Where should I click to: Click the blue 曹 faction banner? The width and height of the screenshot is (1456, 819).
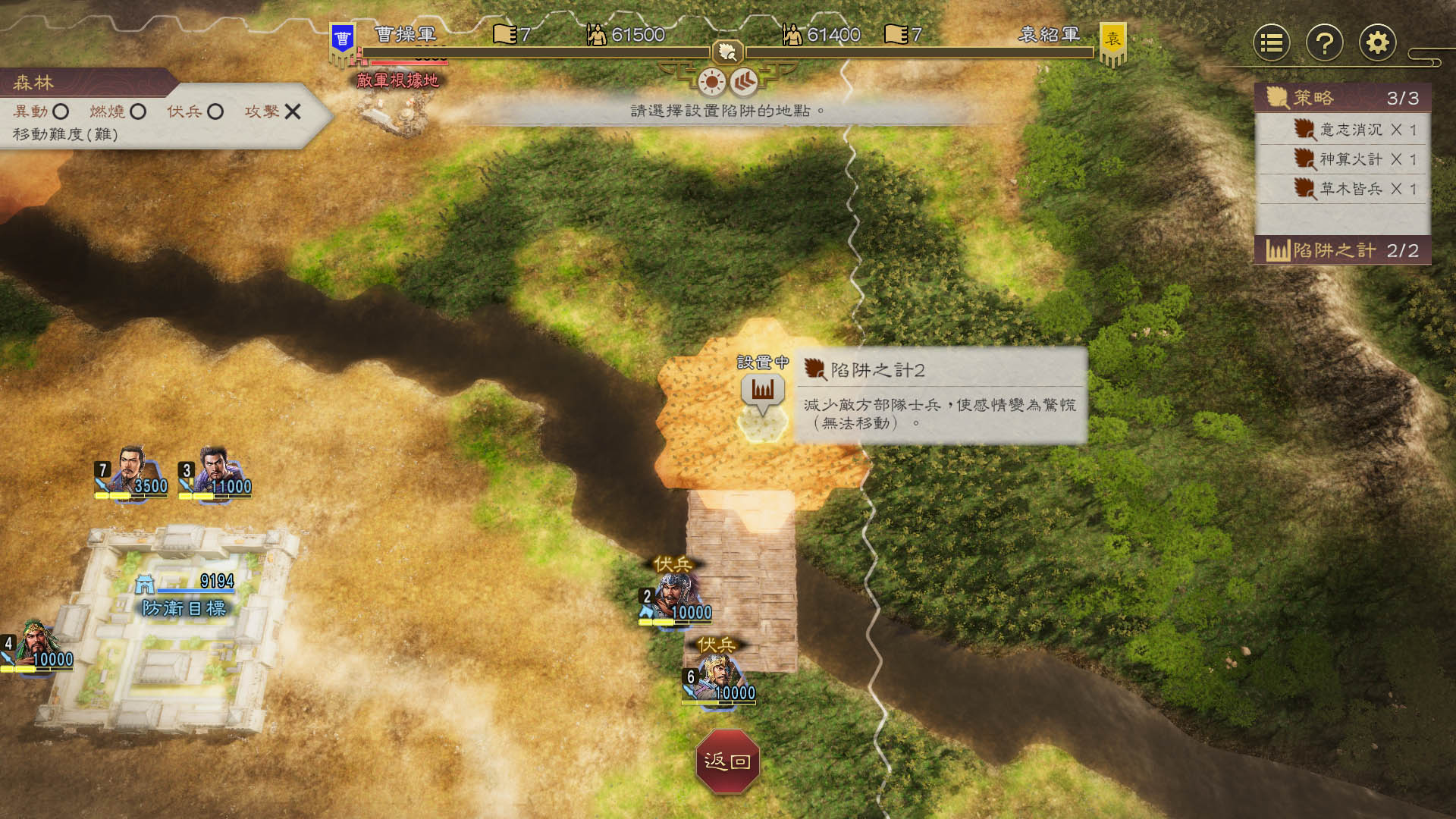tap(343, 40)
